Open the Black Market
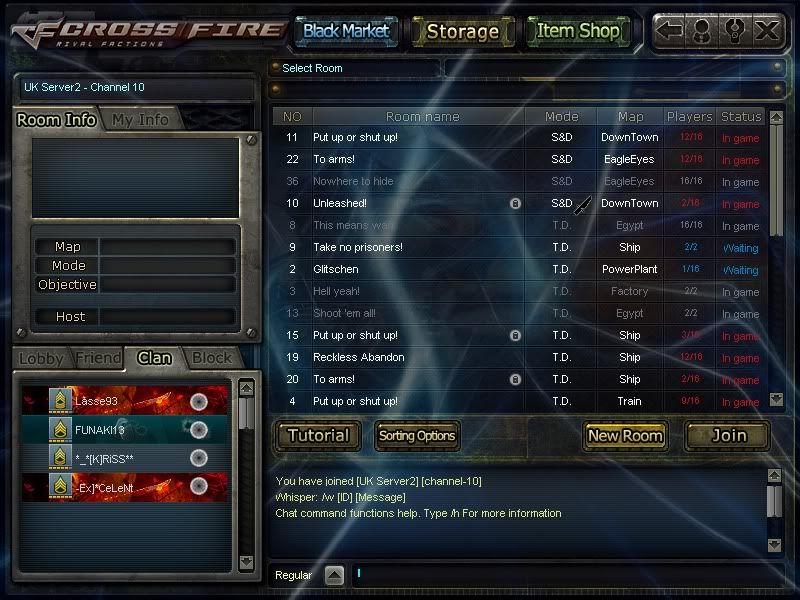Viewport: 800px width, 600px height. [x=346, y=31]
